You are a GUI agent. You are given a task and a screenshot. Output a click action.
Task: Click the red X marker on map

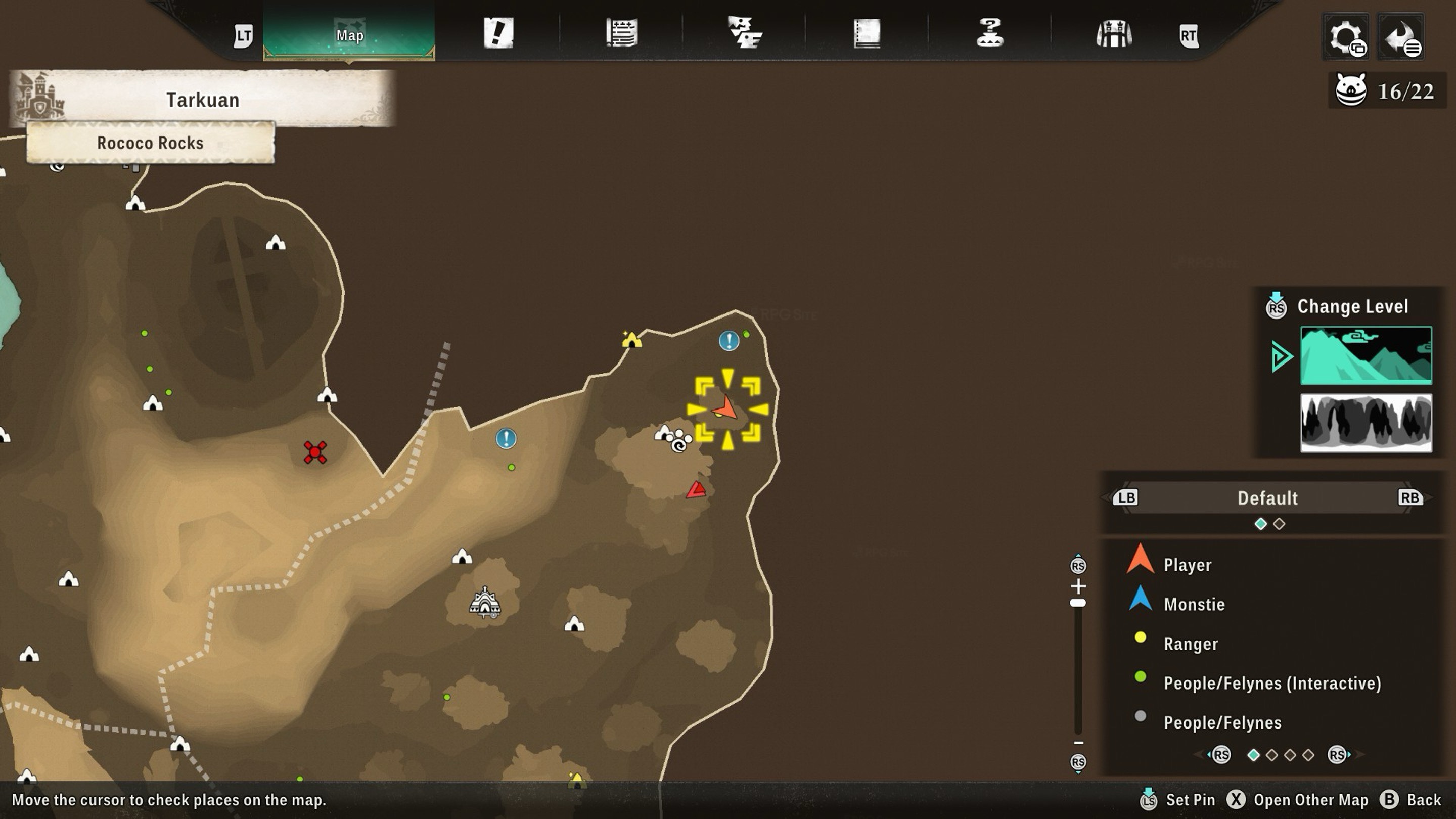click(x=315, y=452)
